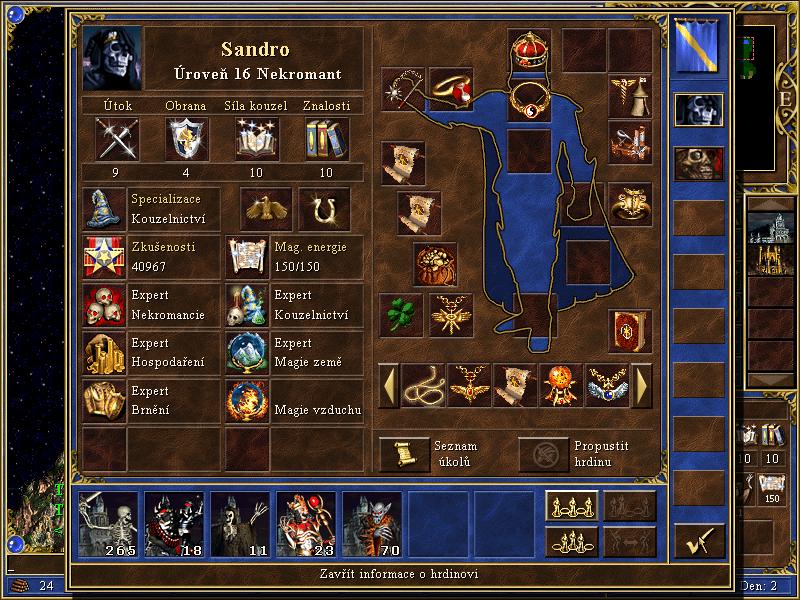Screen dimensions: 800x600
Task: Select the skeleton stack of 265
Action: pos(108,524)
